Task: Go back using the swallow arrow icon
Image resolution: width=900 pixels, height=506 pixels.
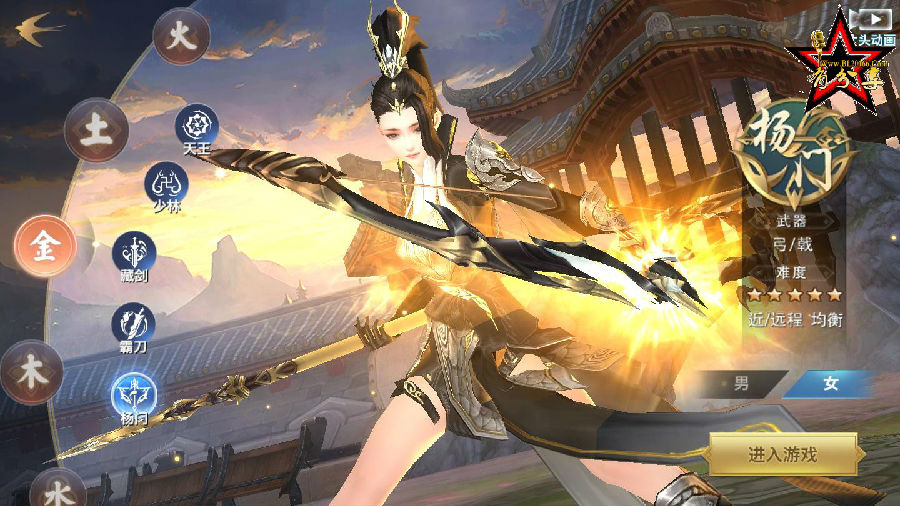Action: (33, 28)
